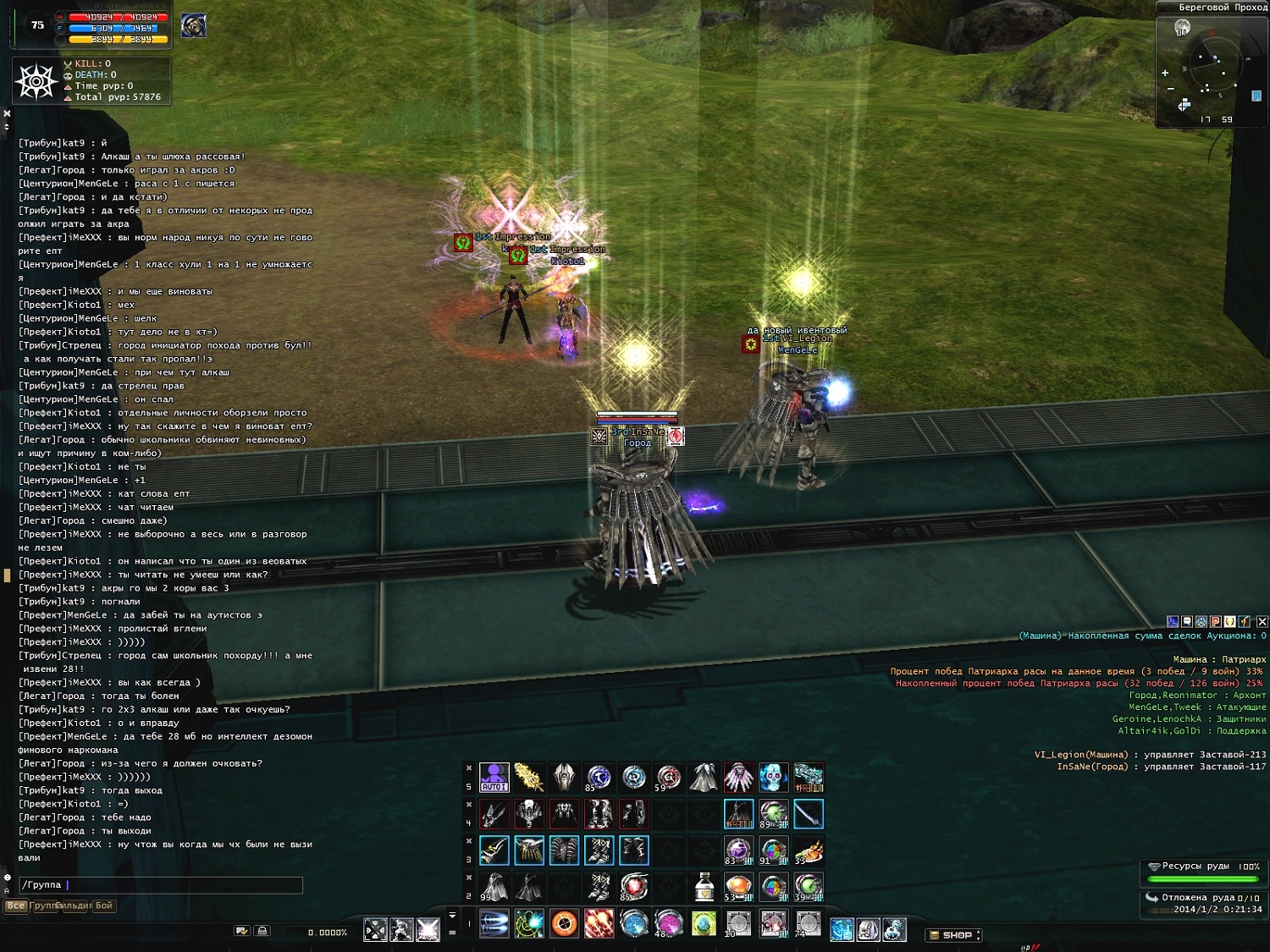Activate the blue flaming skull slot
Screen dimensions: 1270x952
coord(773,777)
